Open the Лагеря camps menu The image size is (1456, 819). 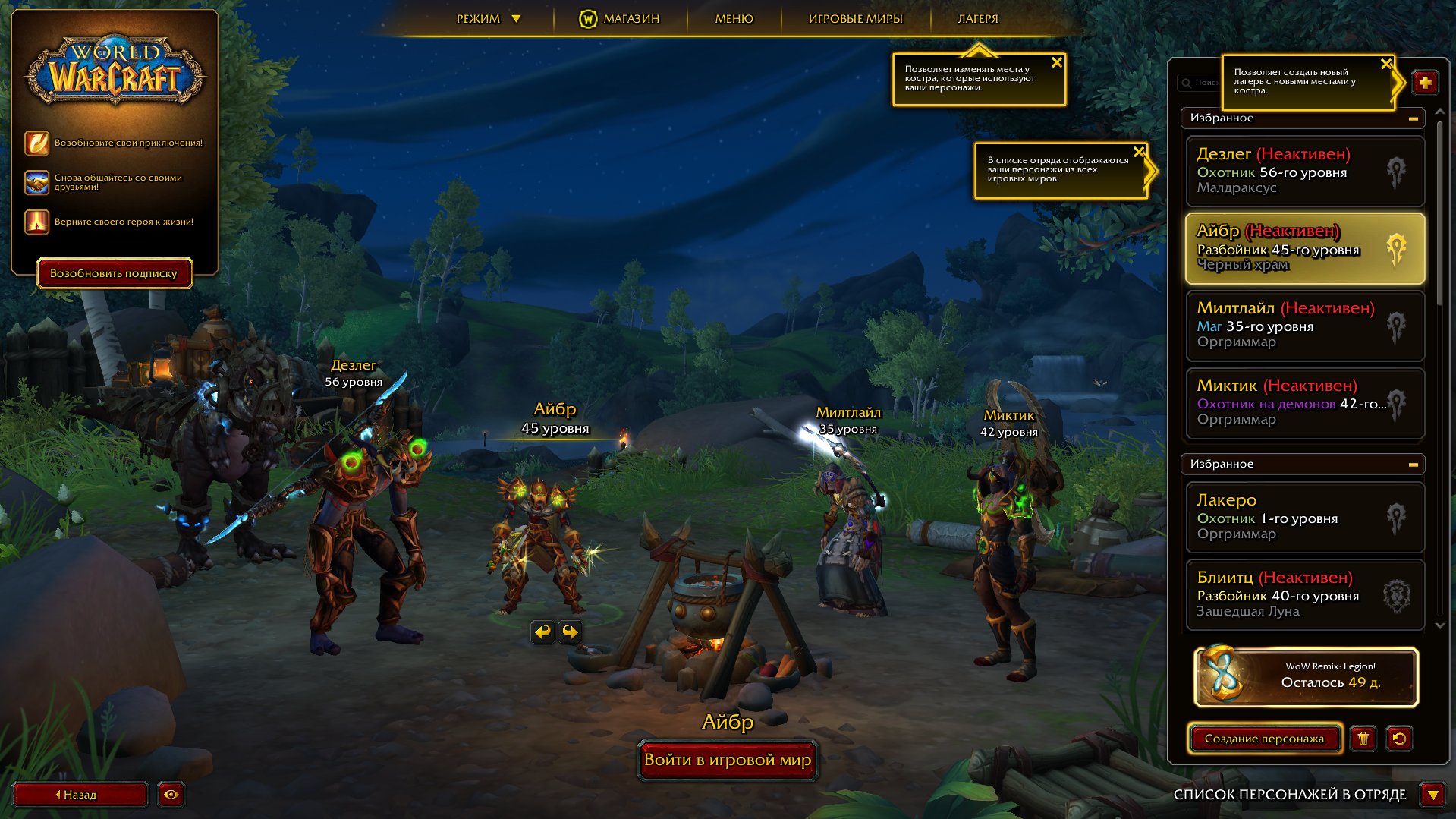977,19
